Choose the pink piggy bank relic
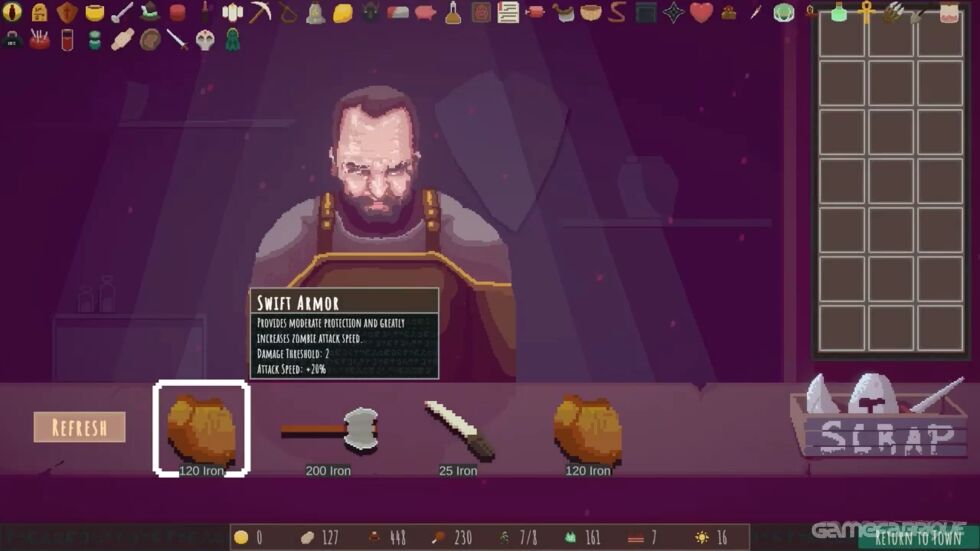This screenshot has height=551, width=980. coord(426,13)
